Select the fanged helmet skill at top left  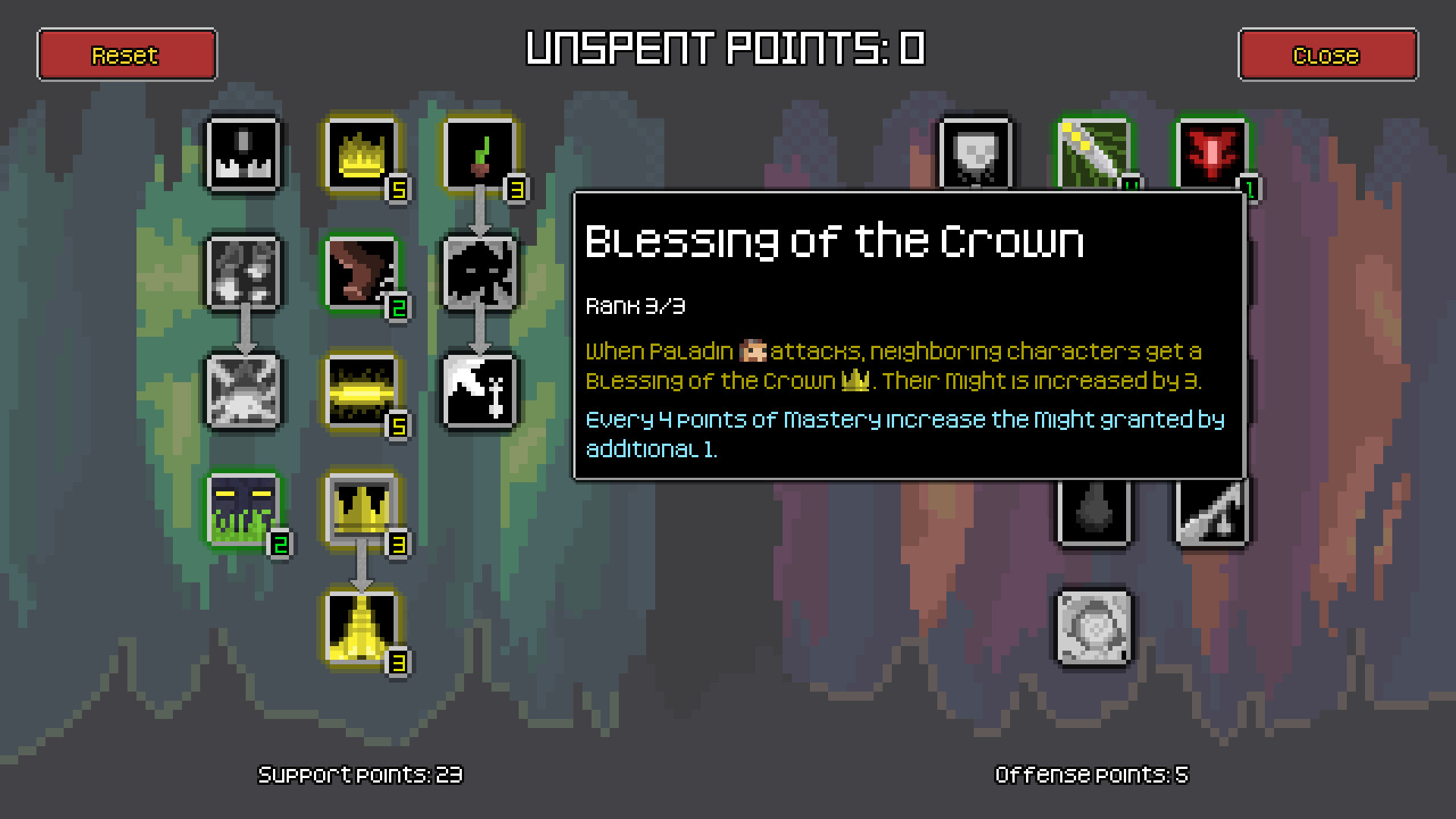[244, 155]
